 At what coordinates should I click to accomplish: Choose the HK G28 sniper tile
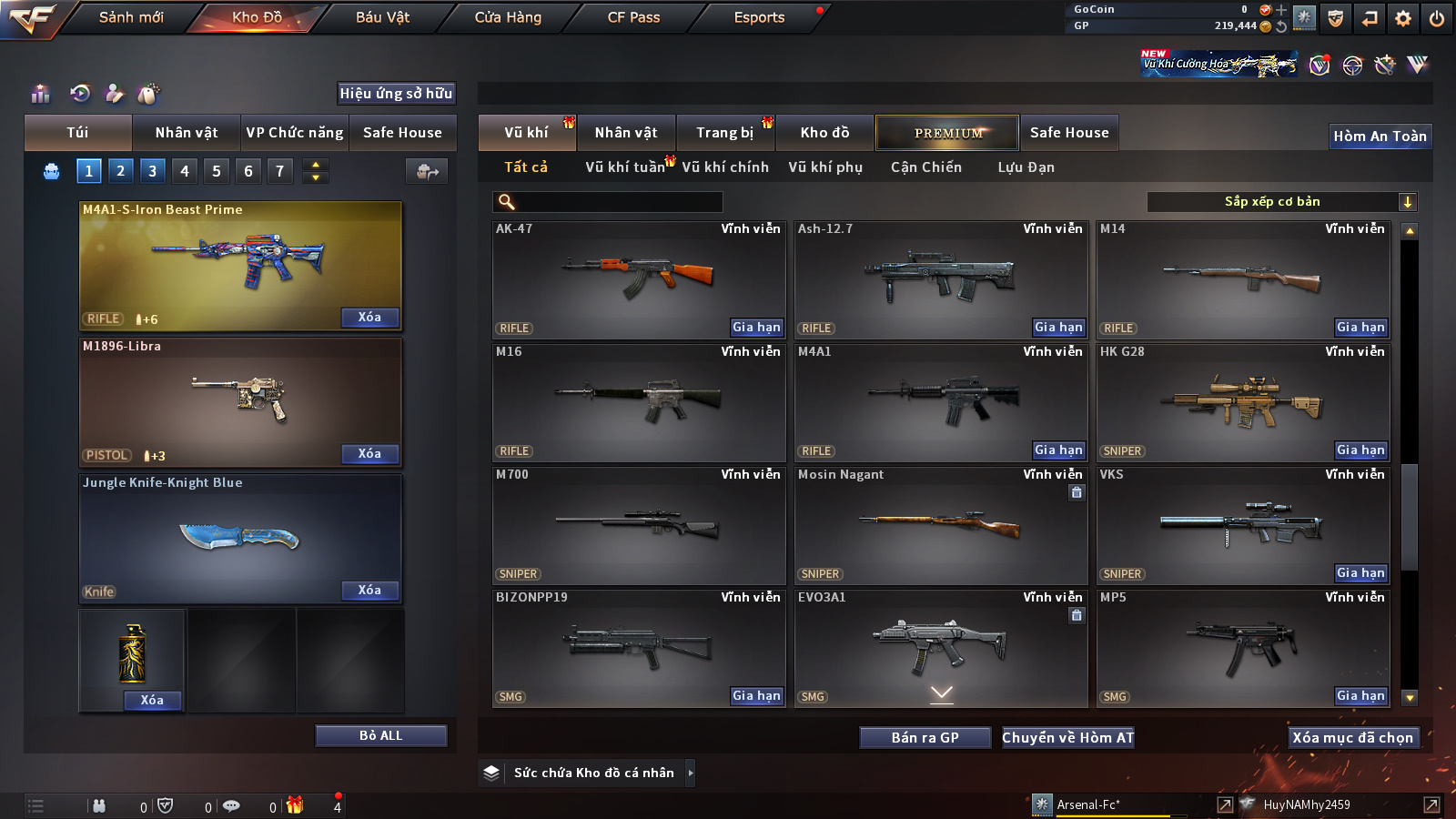tap(1243, 402)
